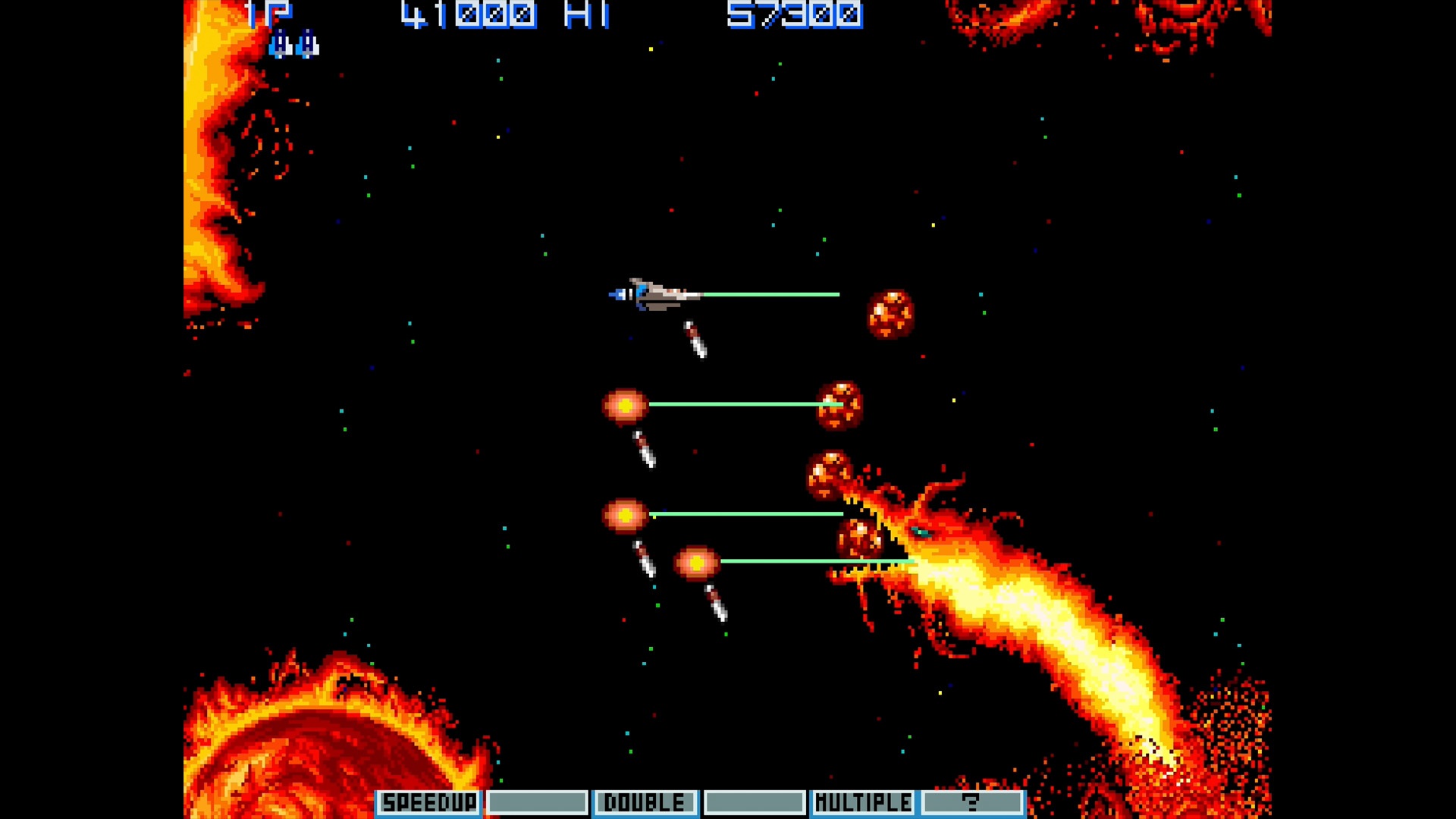Activate the DOUBLE power-up slot

click(645, 802)
